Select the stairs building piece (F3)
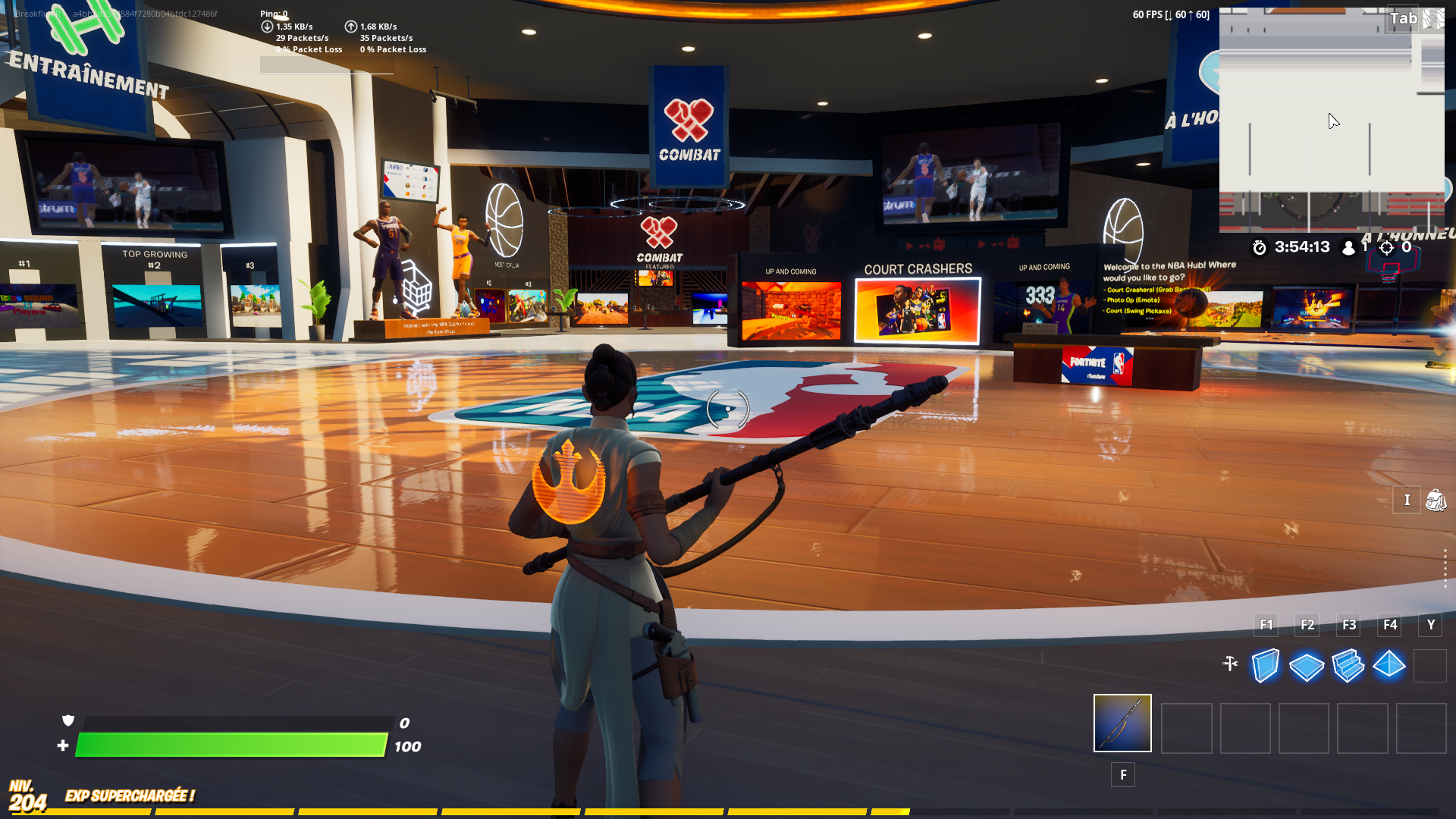1456x819 pixels. click(1348, 666)
